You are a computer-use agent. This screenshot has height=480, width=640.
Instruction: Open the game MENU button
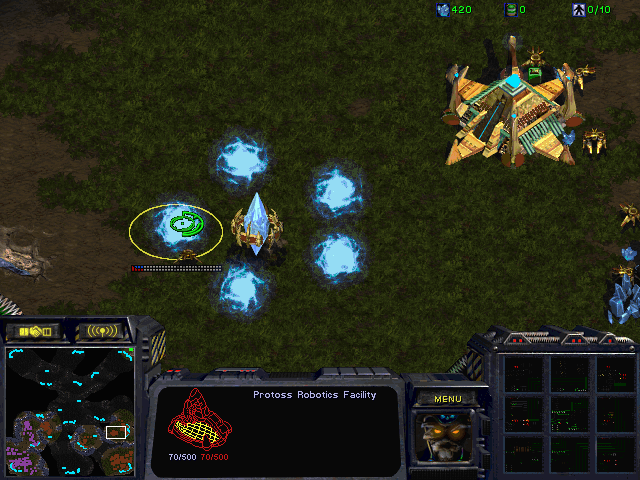pos(447,398)
